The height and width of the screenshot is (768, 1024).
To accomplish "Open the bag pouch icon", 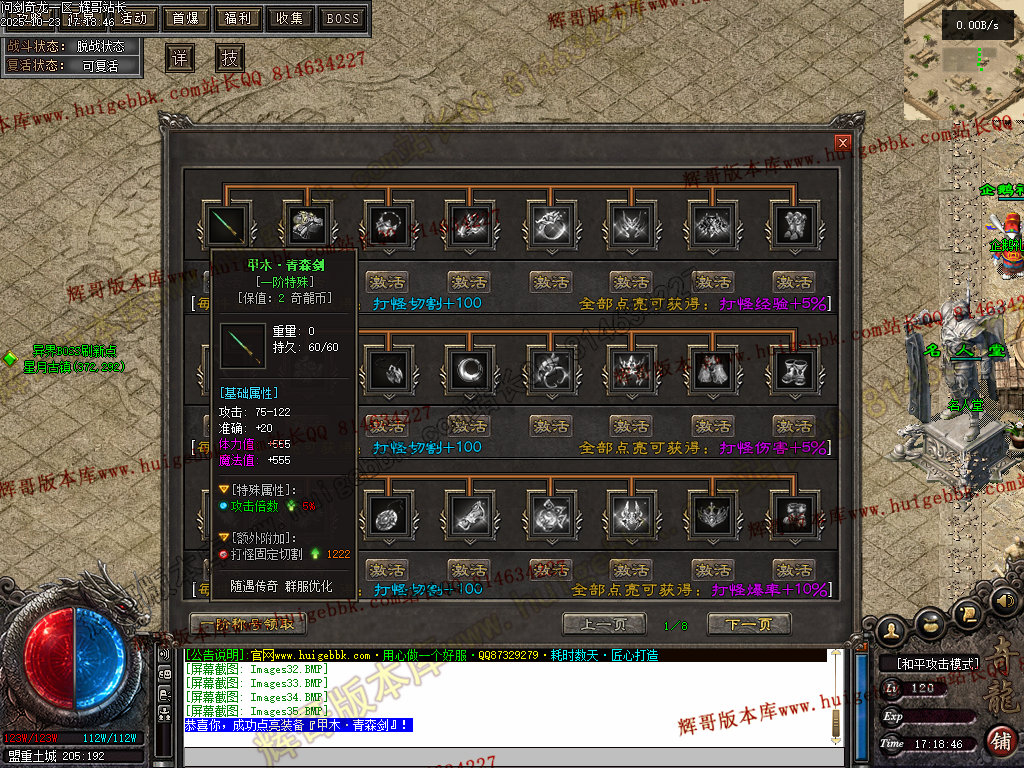I will click(930, 623).
